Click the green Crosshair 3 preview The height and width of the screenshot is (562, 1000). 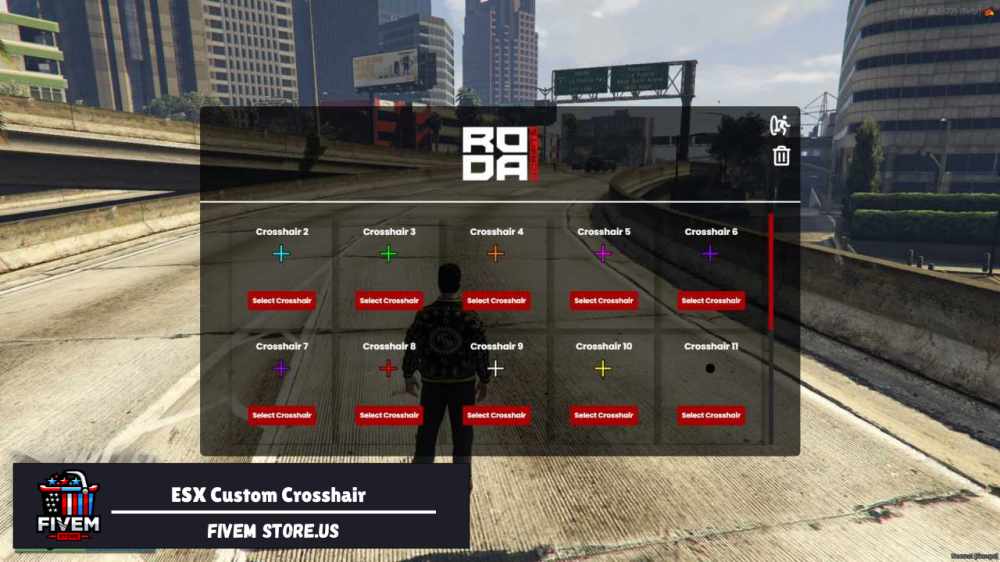pyautogui.click(x=389, y=254)
